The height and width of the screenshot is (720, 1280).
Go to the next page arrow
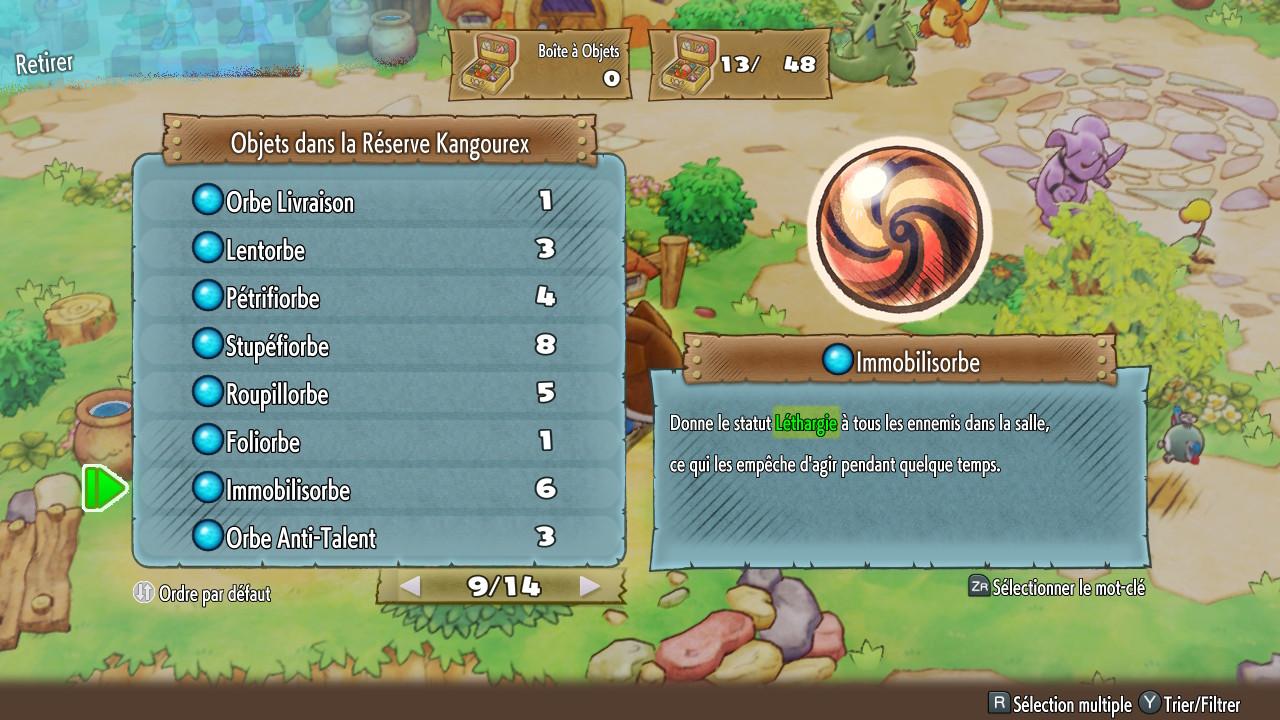click(x=590, y=587)
